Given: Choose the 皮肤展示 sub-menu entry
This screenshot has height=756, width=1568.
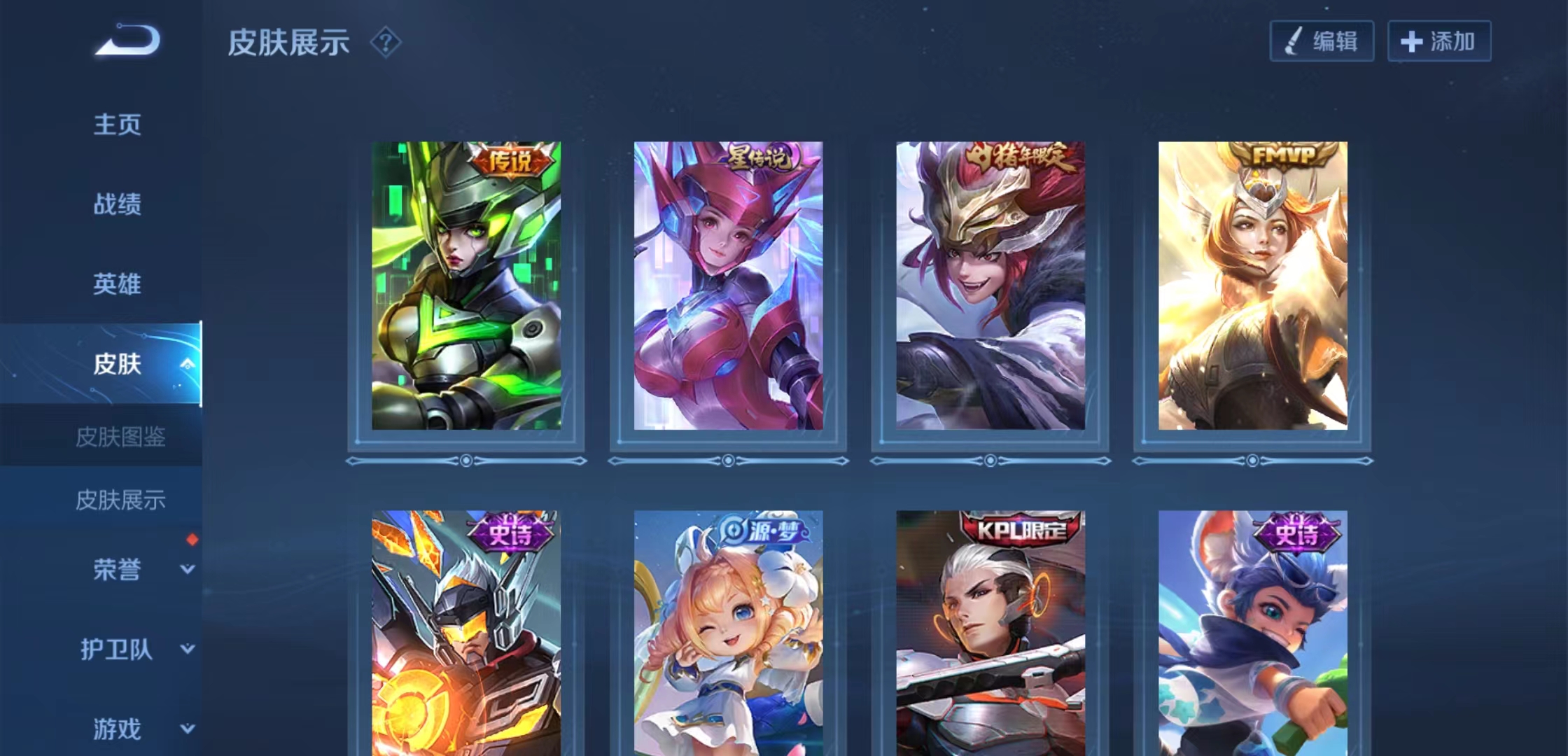Looking at the screenshot, I should pyautogui.click(x=120, y=500).
